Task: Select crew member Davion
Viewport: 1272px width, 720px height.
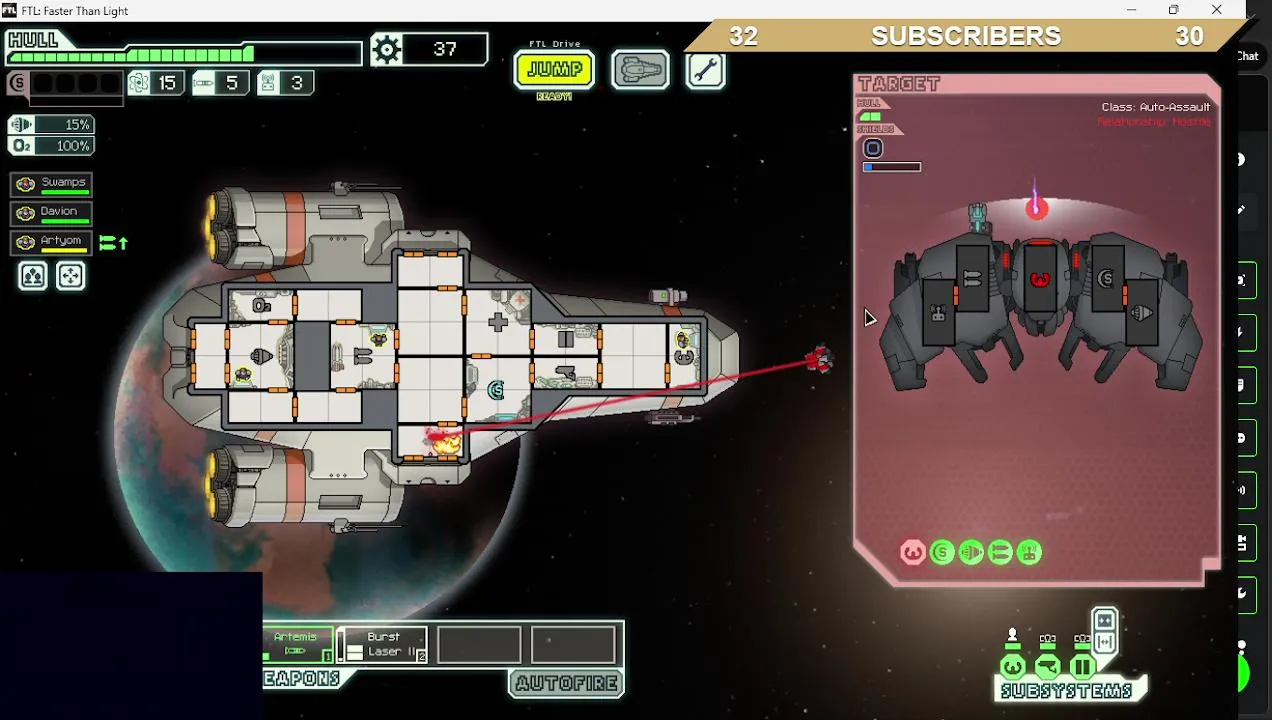Action: pos(53,213)
